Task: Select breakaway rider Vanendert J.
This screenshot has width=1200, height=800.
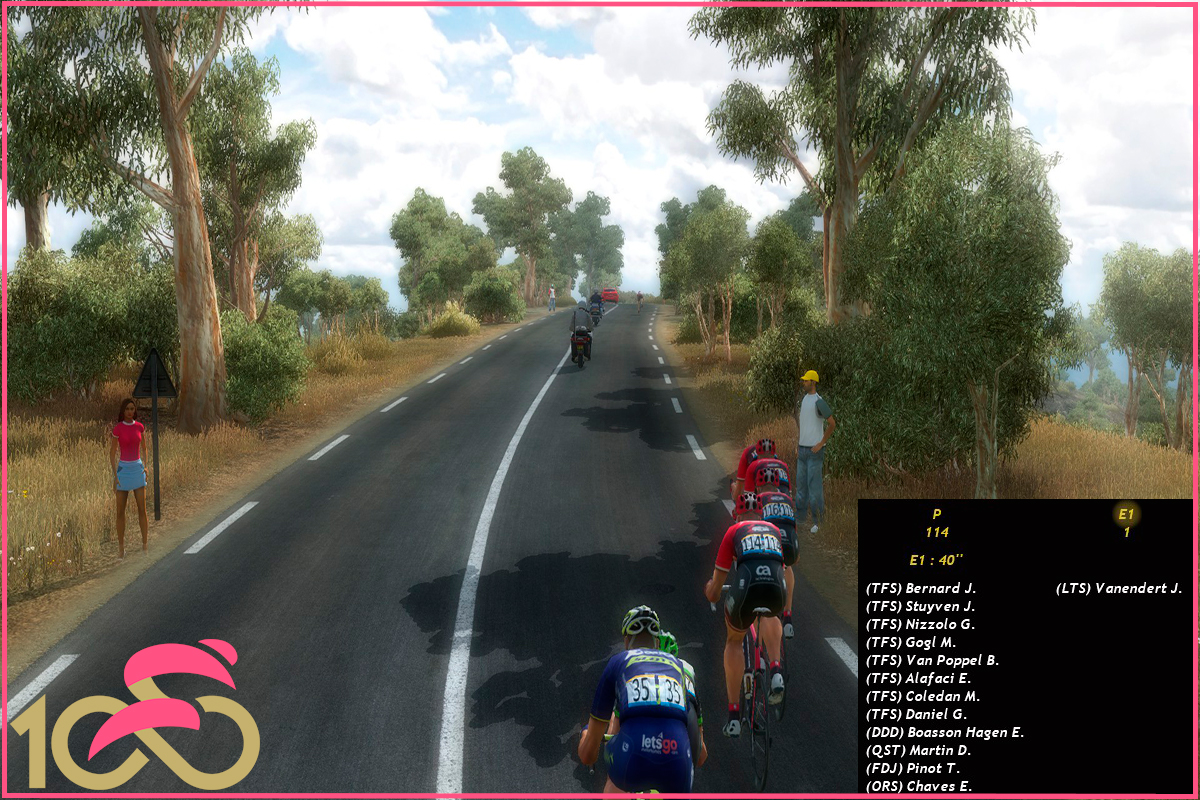Action: coord(1119,588)
